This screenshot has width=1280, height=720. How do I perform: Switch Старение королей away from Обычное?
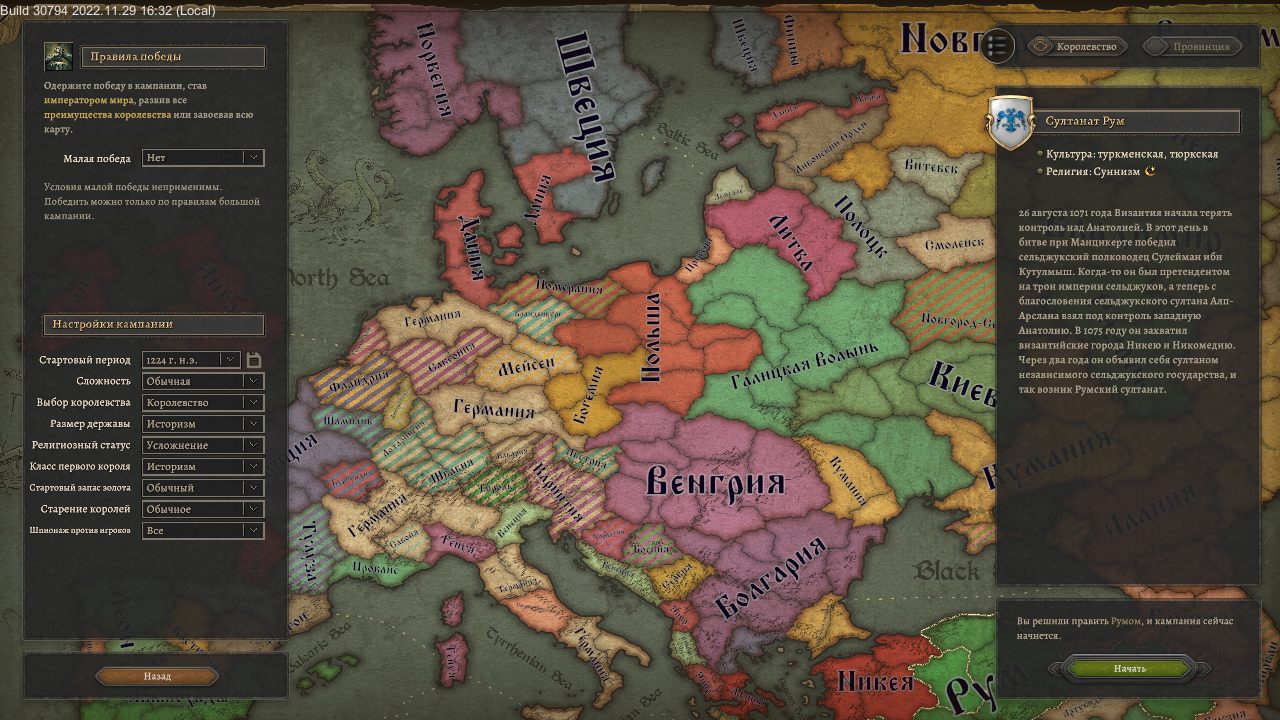(x=202, y=508)
